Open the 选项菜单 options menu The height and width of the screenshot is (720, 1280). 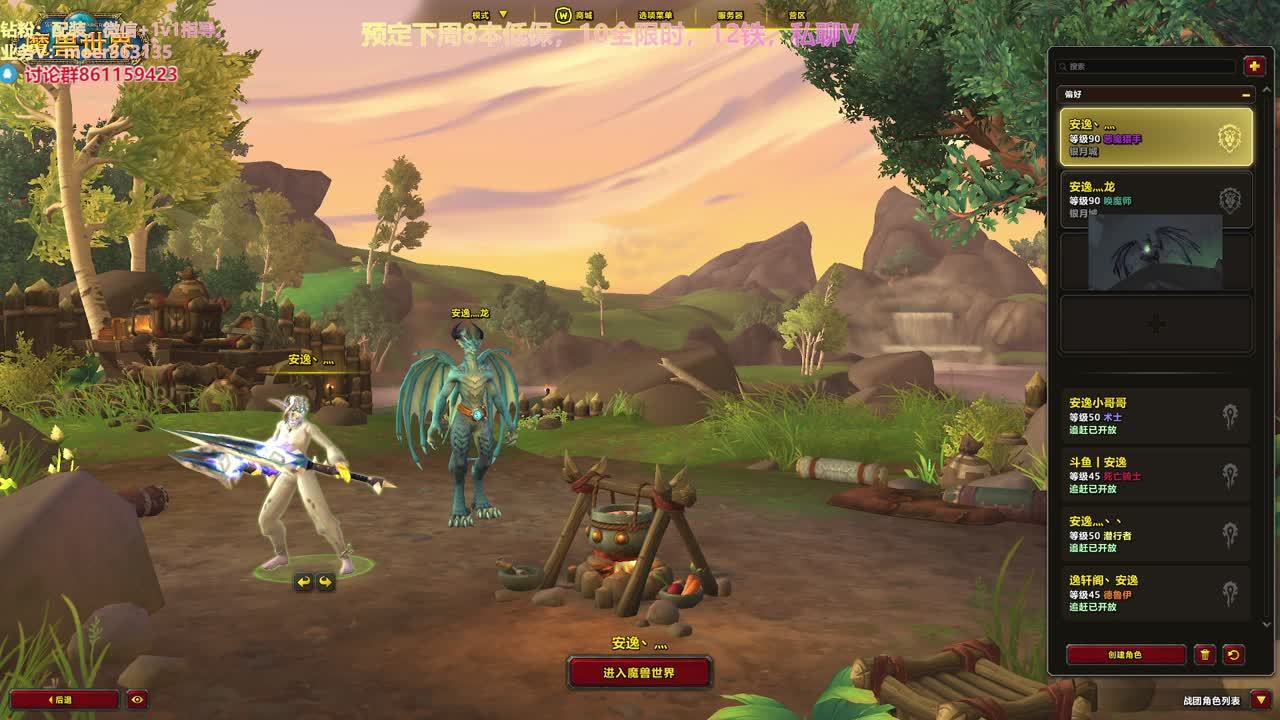[x=655, y=15]
